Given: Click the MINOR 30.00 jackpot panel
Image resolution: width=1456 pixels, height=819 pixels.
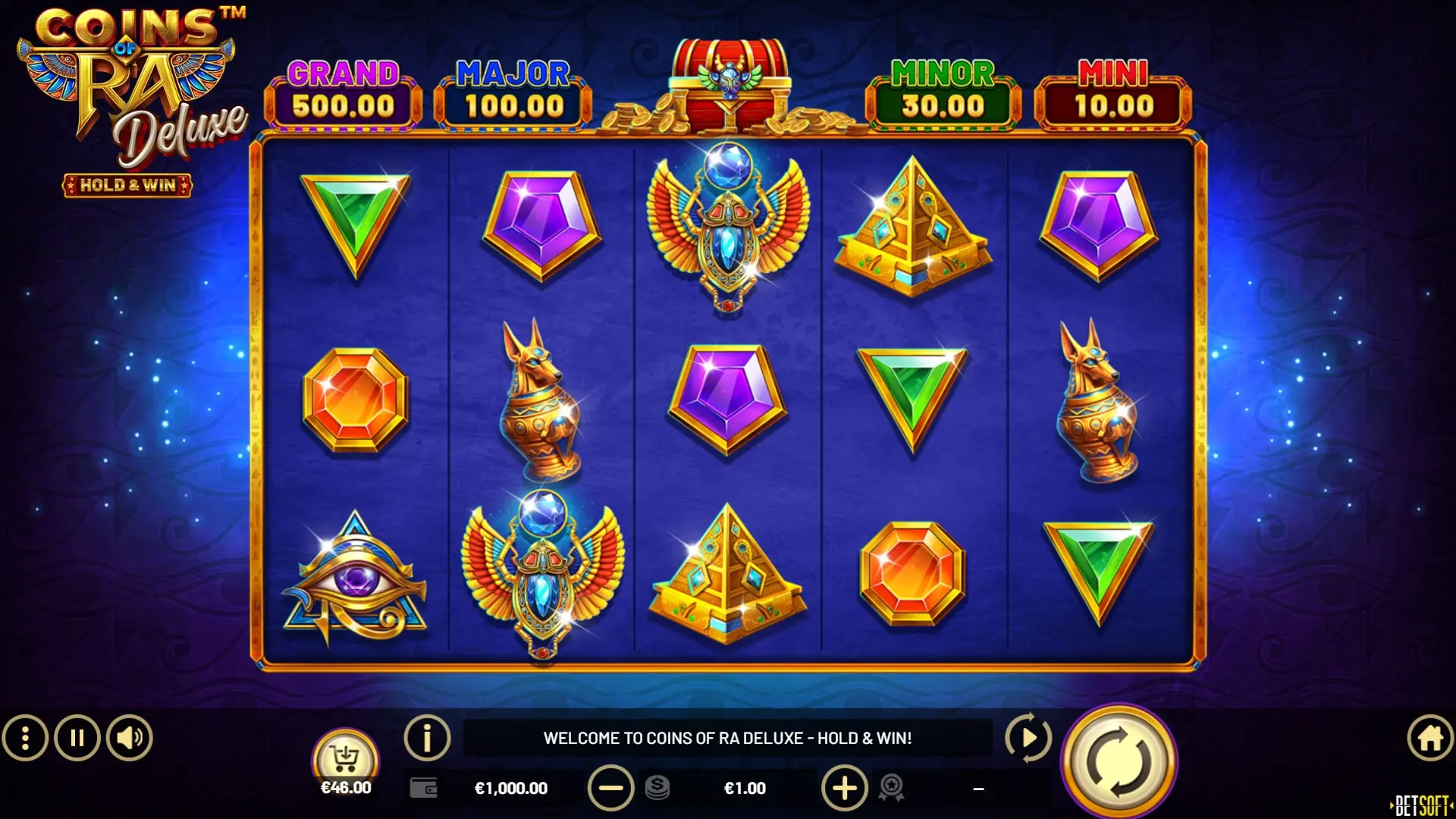Looking at the screenshot, I should [940, 91].
